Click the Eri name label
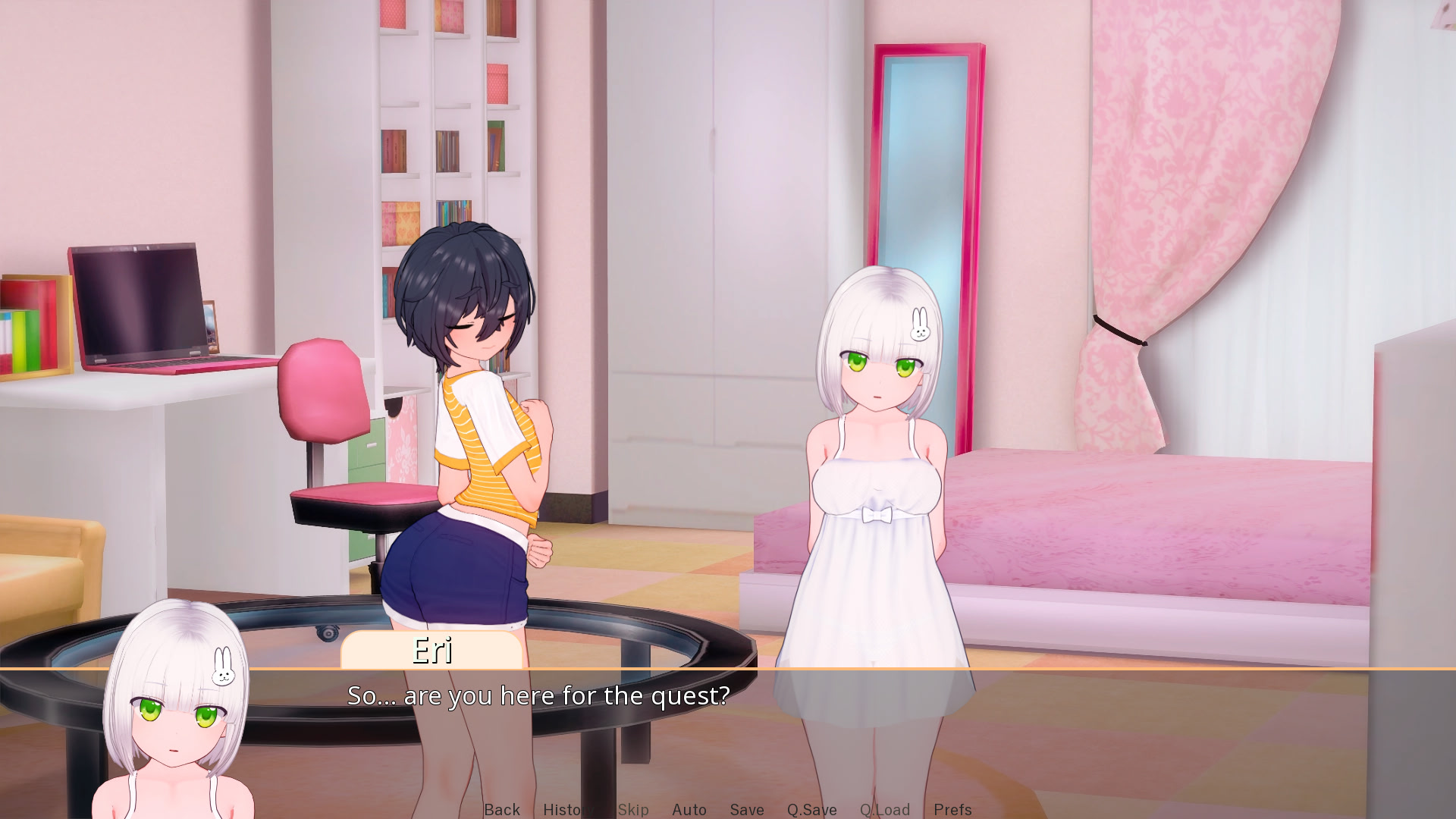Viewport: 1456px width, 819px height. (x=431, y=651)
